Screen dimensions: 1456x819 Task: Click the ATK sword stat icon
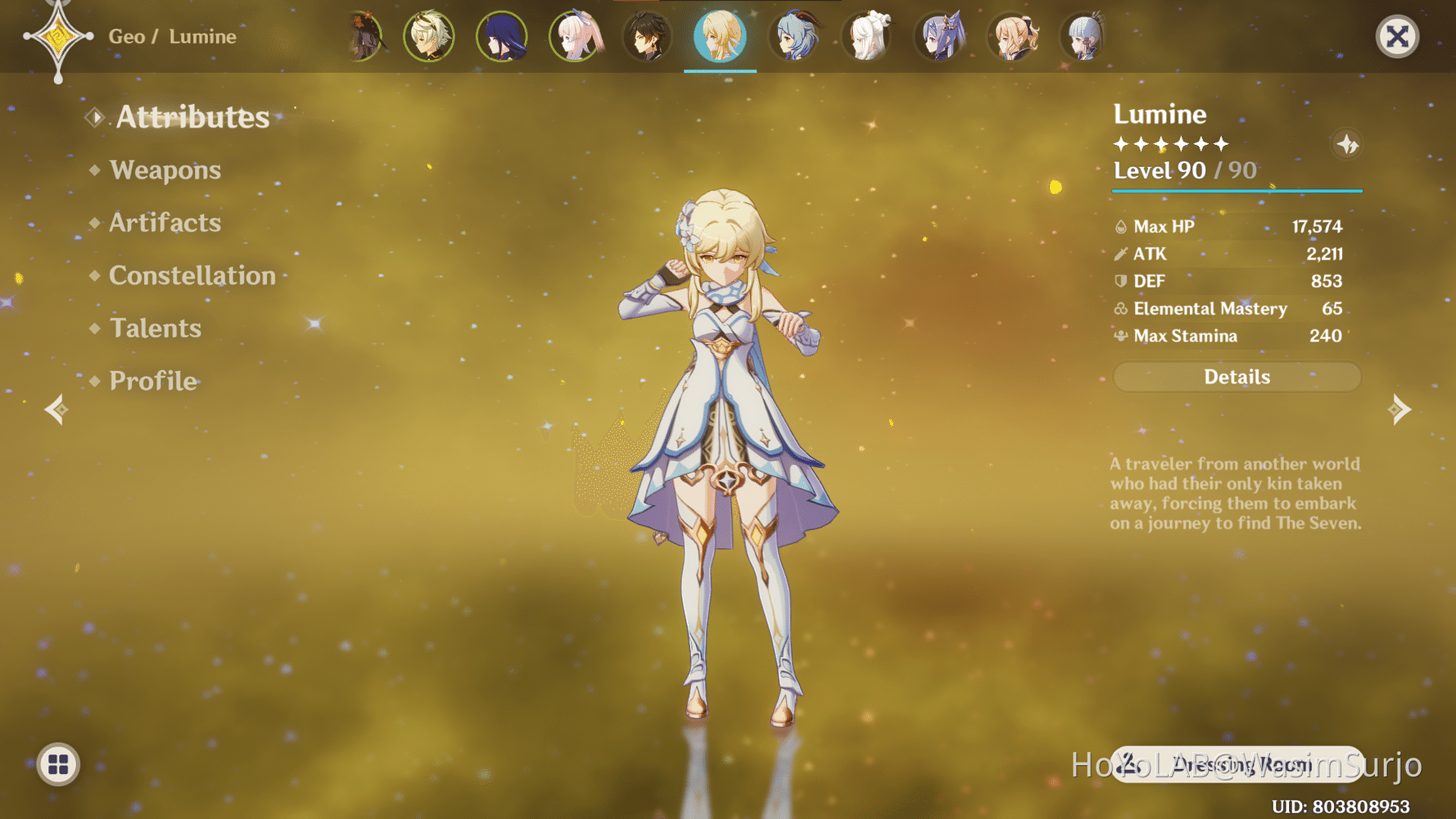(x=1120, y=254)
